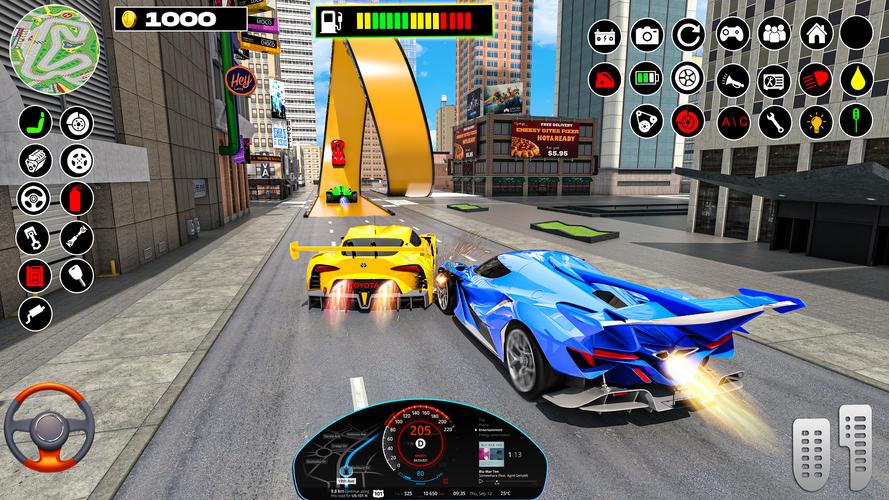Open the wrench repair icon

click(x=773, y=122)
